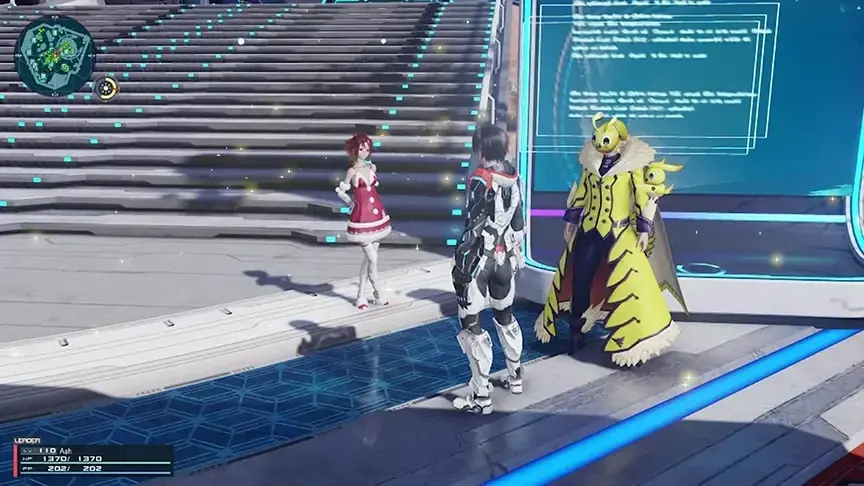Open the circular minimap
This screenshot has height=486, width=864.
point(55,54)
